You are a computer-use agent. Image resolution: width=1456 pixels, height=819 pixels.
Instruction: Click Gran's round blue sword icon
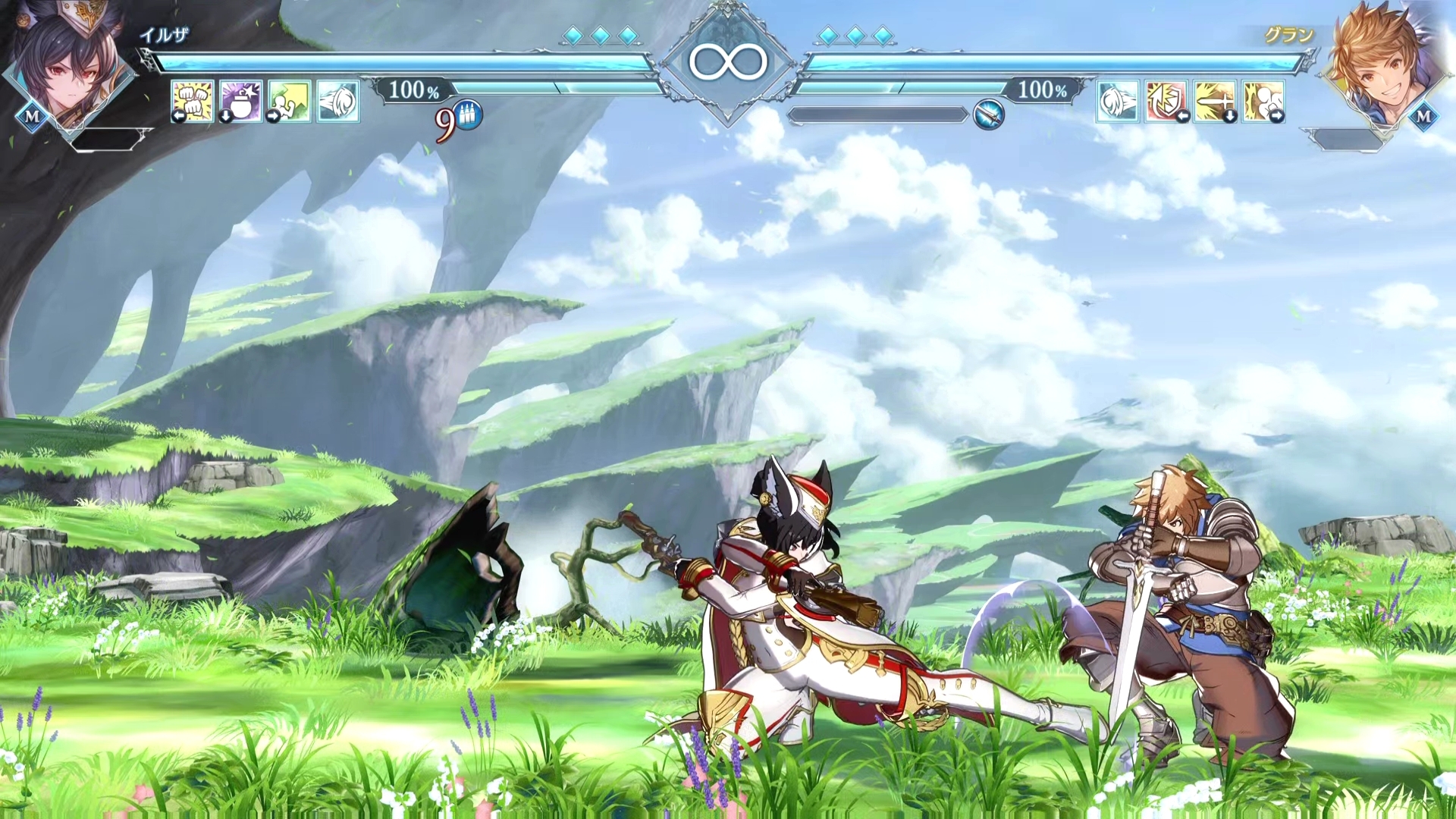pos(989,115)
